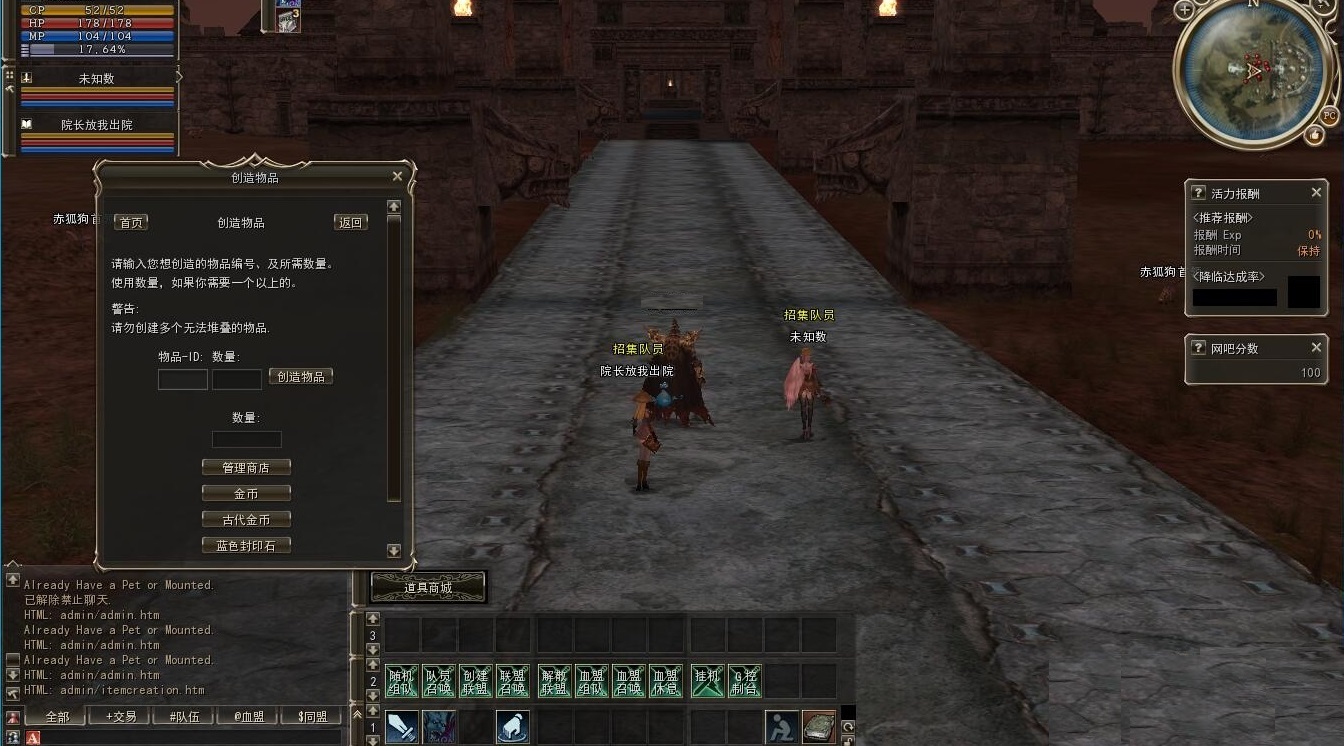Choose the 蓝色封印石 blue seal stone button
The height and width of the screenshot is (746, 1344).
(246, 546)
